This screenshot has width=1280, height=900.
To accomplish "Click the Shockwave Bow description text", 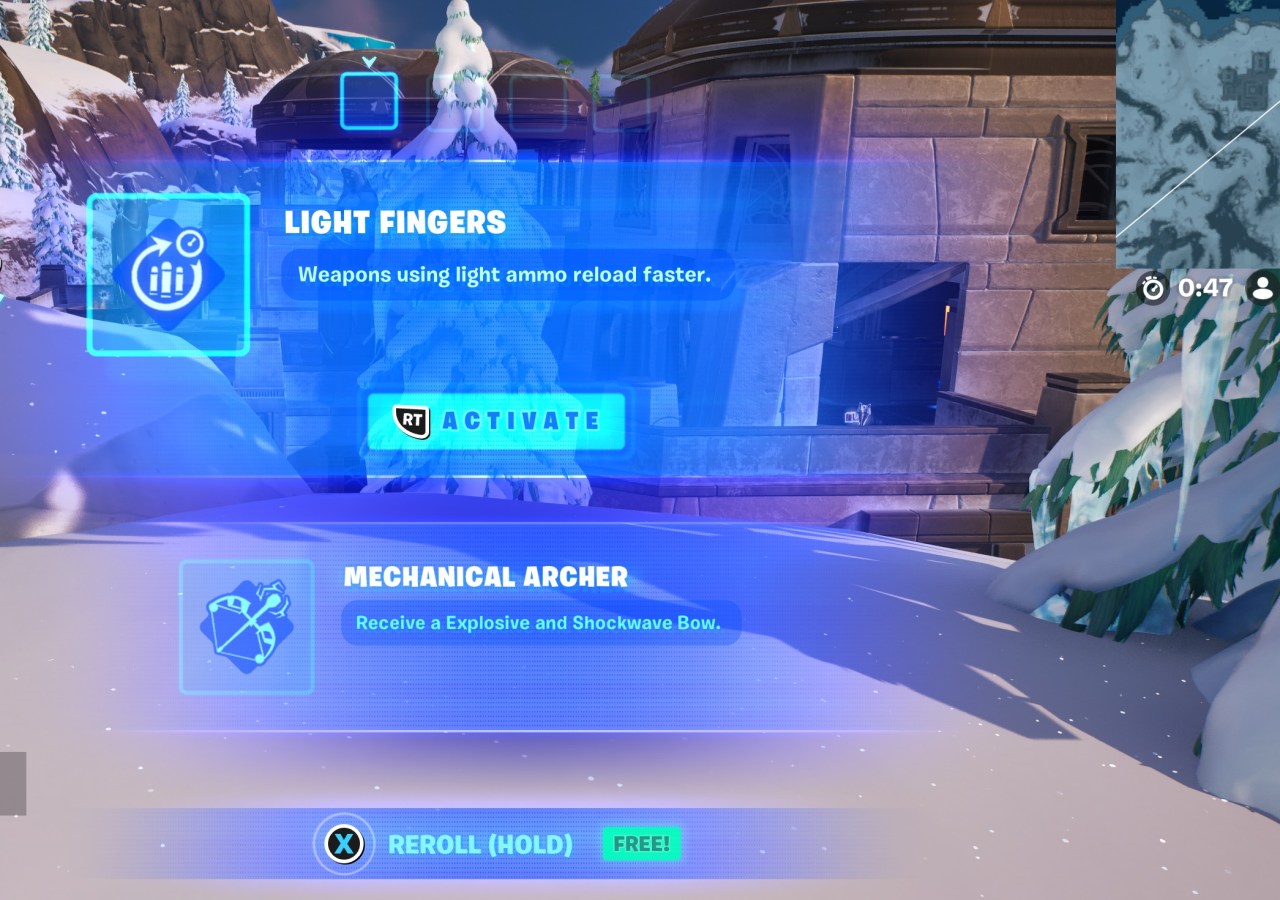I will (540, 622).
